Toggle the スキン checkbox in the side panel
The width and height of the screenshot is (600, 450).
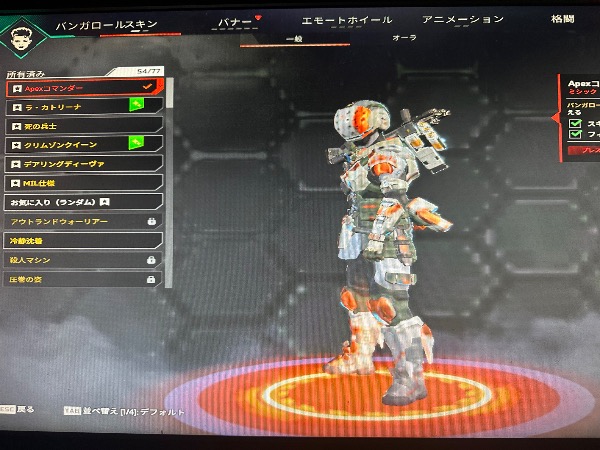pyautogui.click(x=574, y=124)
